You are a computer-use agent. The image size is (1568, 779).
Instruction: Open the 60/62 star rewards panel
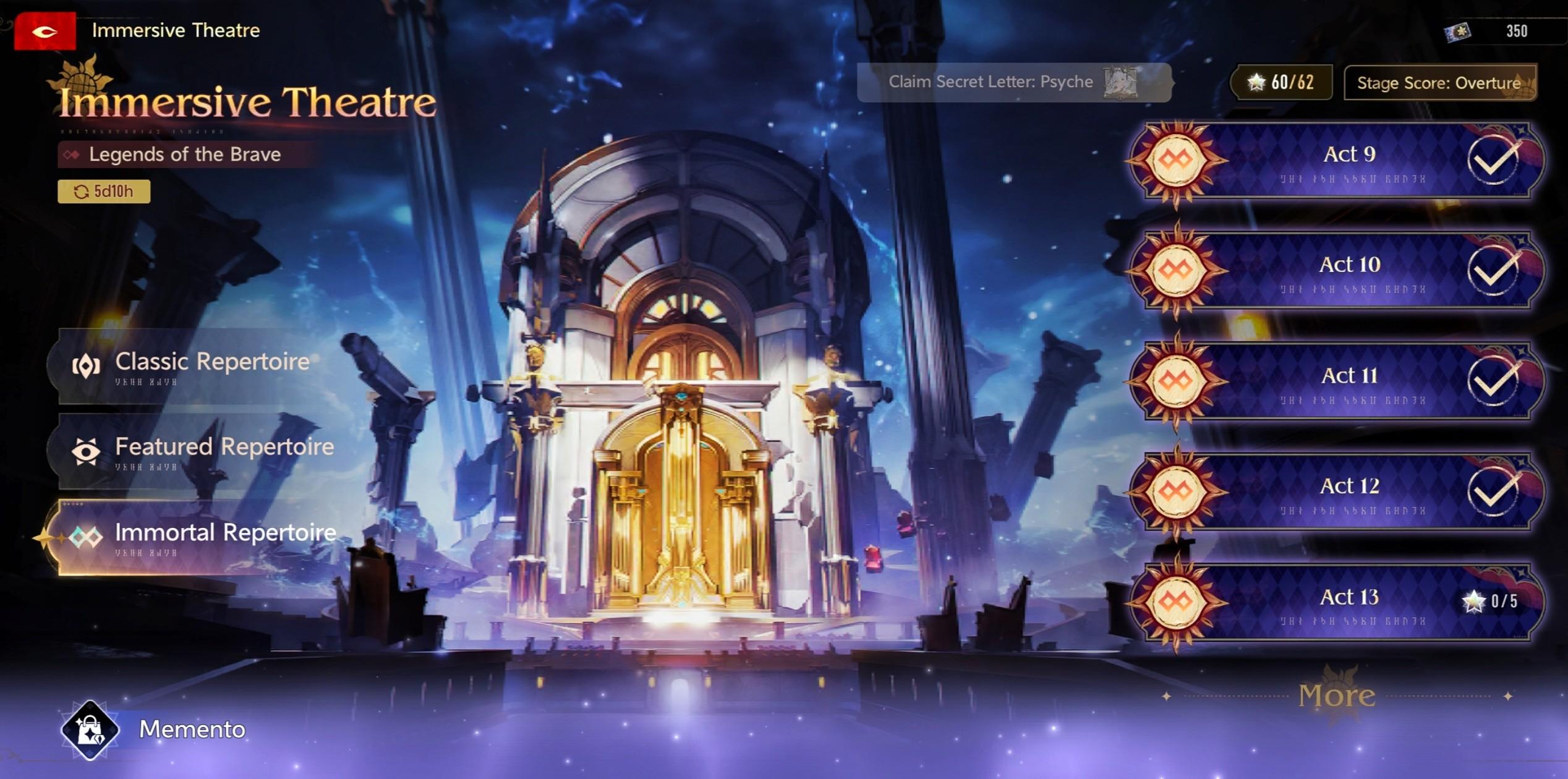(1281, 82)
